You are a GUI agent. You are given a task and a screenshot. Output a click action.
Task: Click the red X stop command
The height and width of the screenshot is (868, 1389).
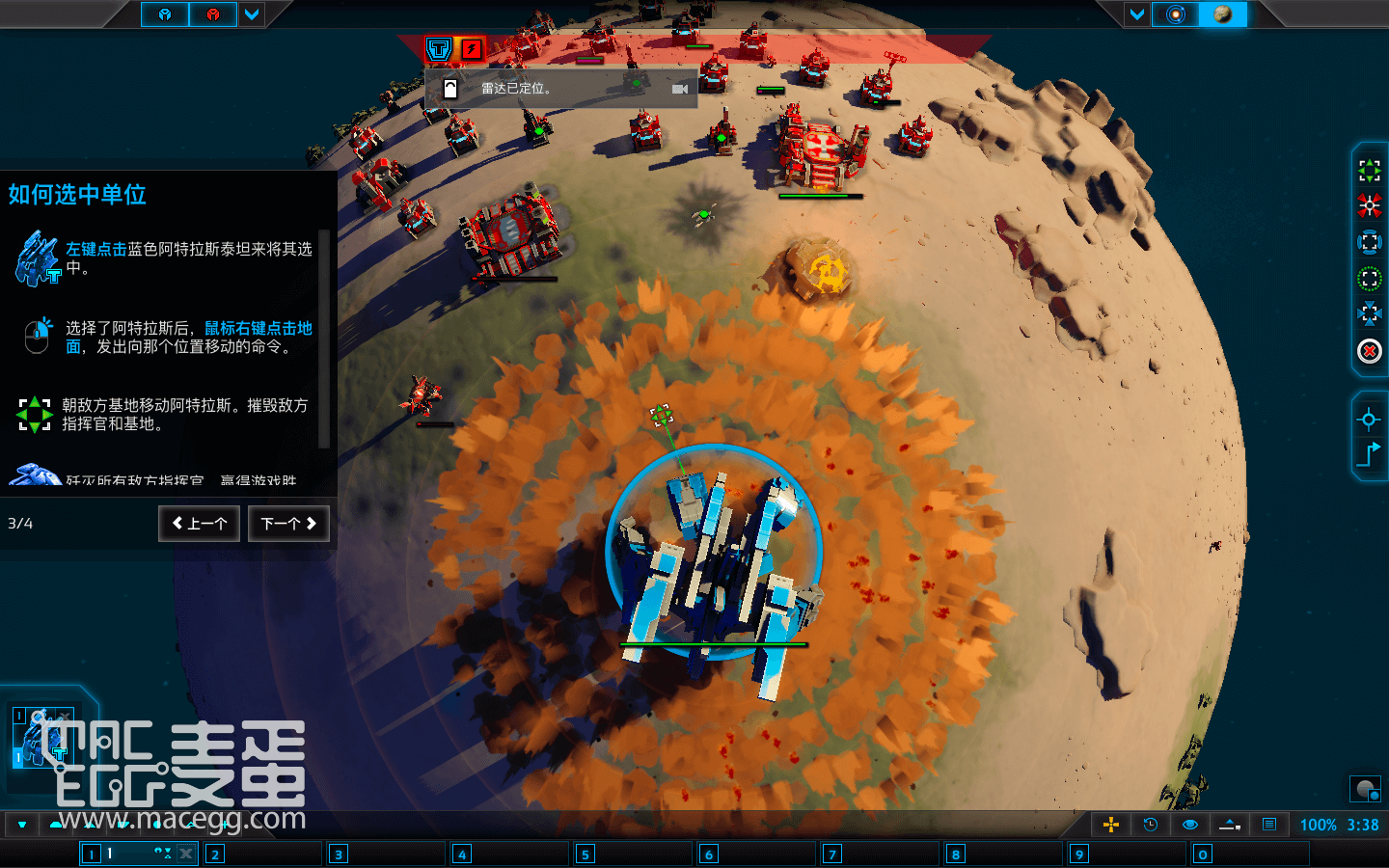pyautogui.click(x=1369, y=351)
